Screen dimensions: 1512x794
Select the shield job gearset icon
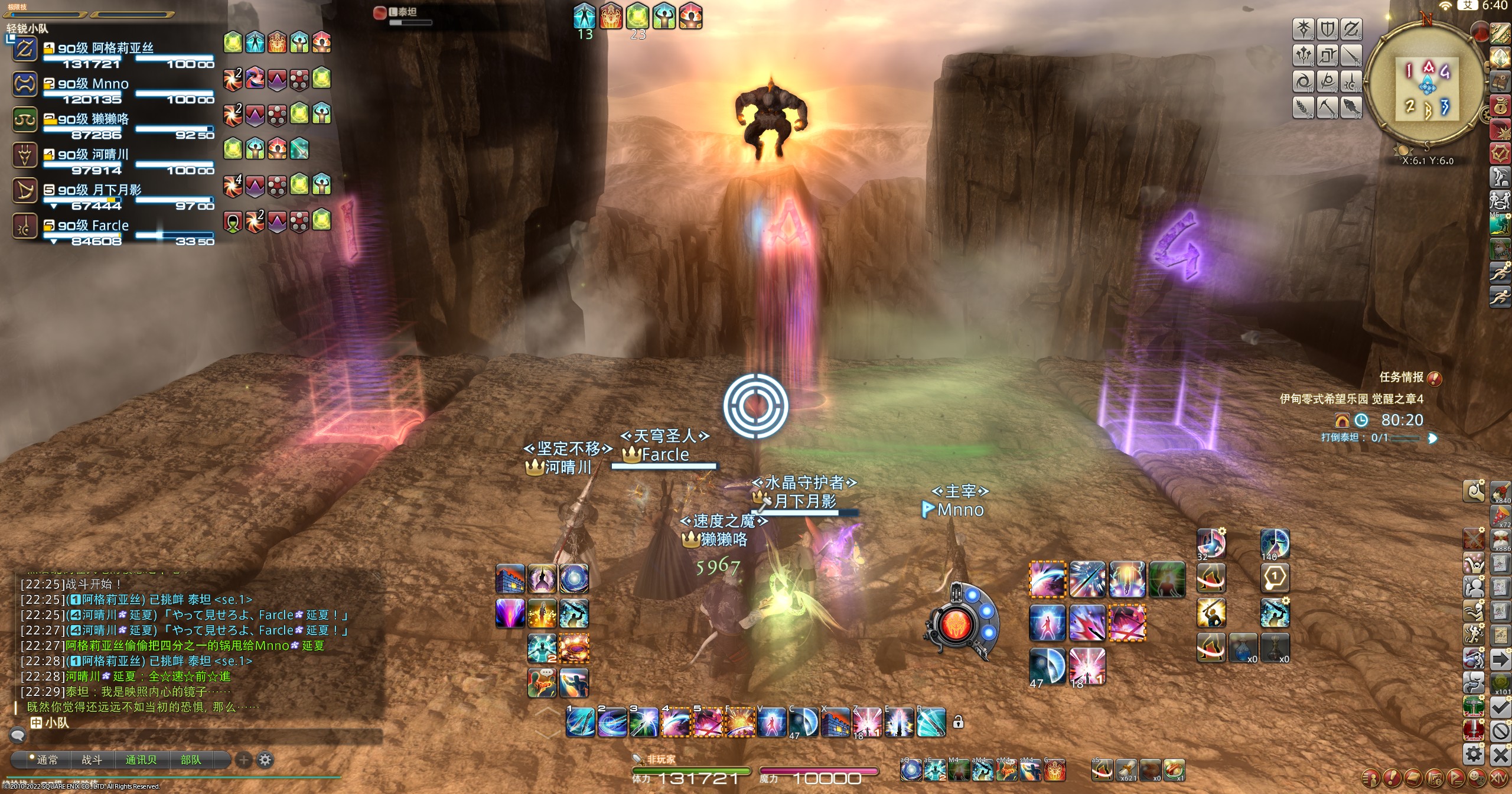click(x=1327, y=29)
